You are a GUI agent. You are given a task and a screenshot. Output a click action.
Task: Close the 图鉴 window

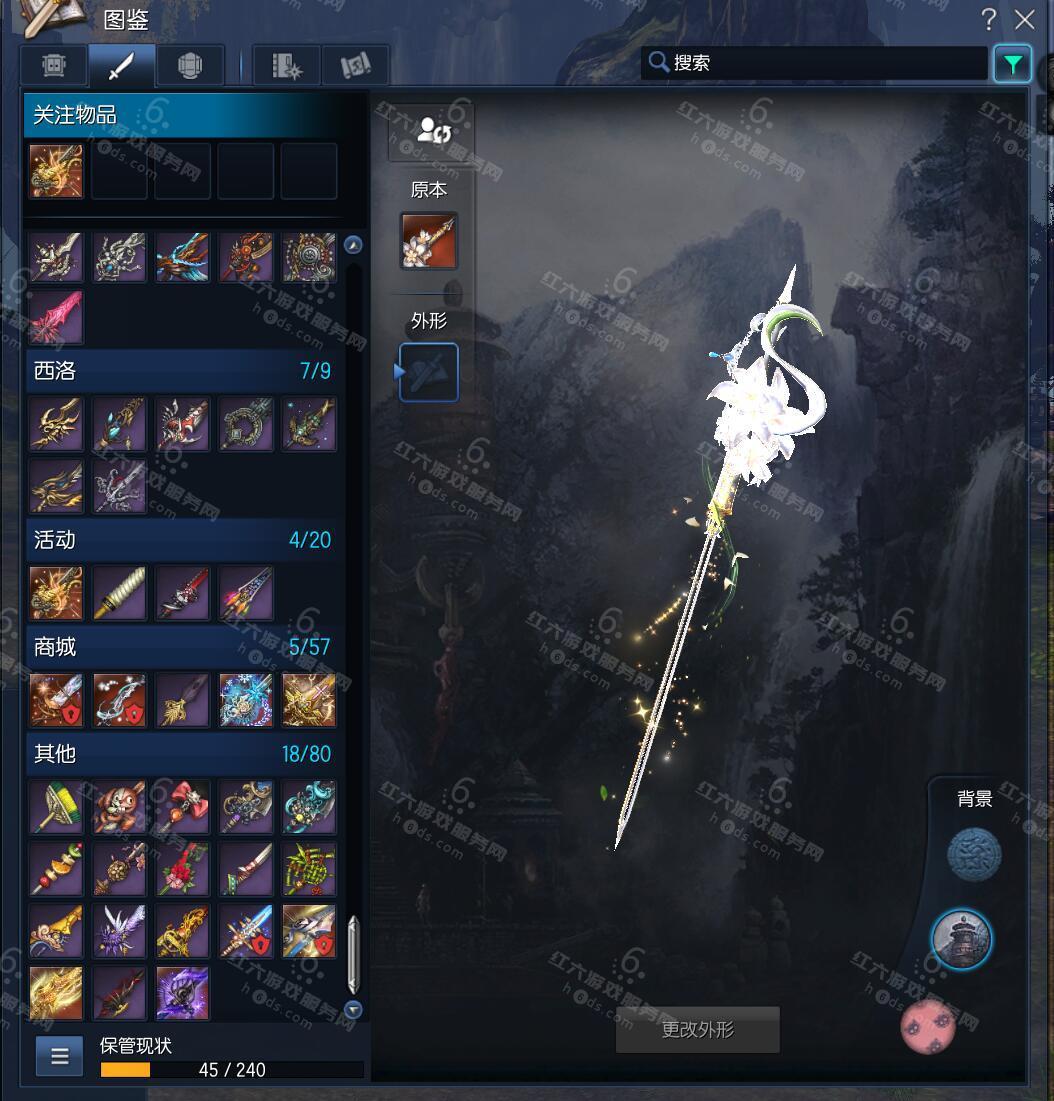(x=1024, y=19)
